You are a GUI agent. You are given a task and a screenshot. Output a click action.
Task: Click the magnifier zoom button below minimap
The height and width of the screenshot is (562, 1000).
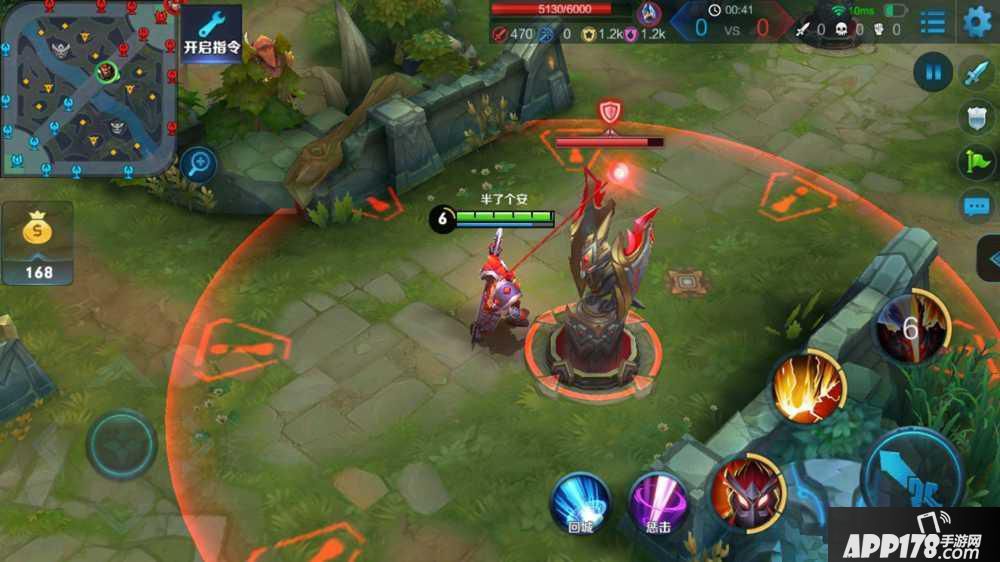[200, 163]
